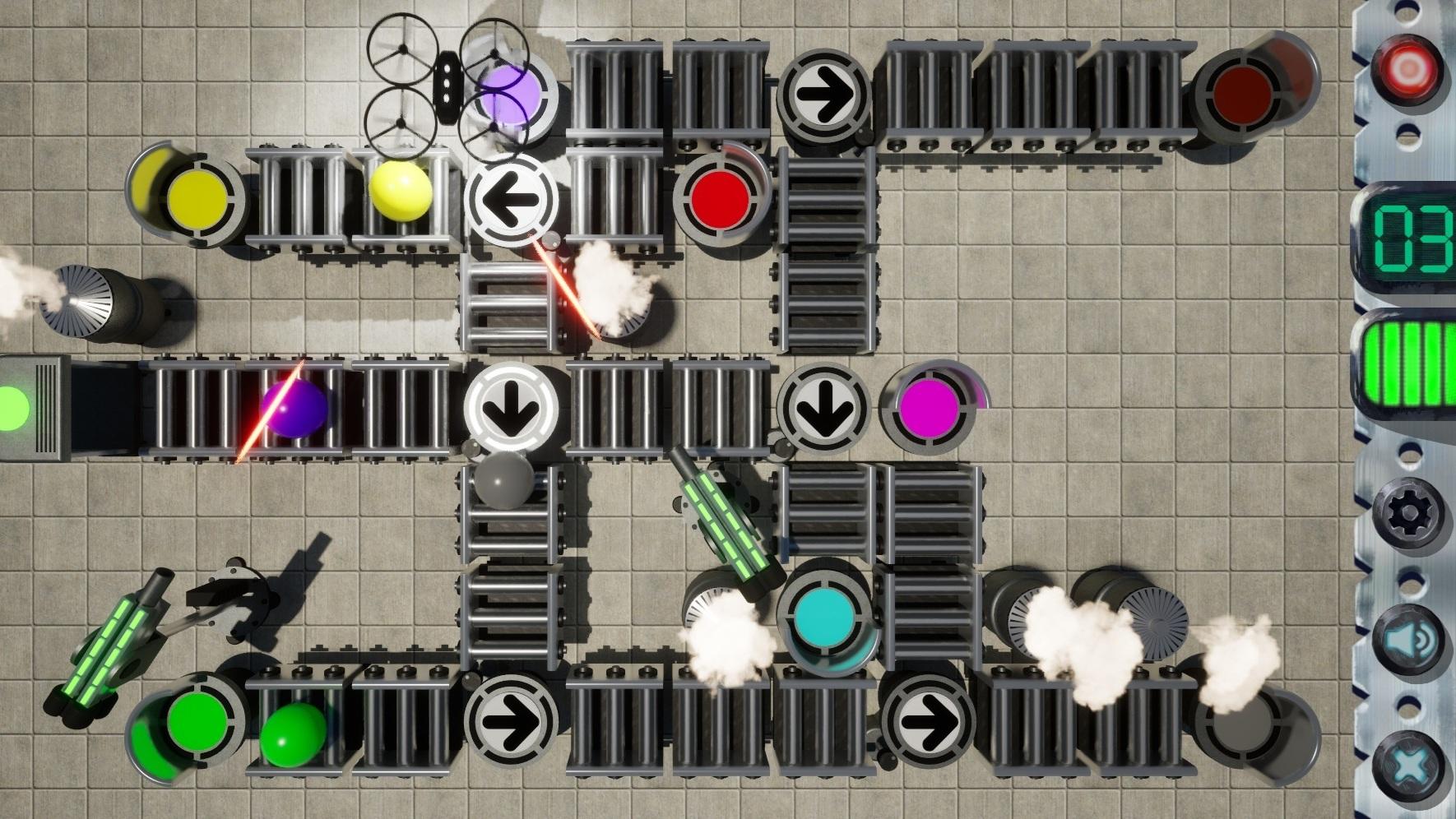
Task: Toggle the down-arrow switch beside the magenta bin
Action: 823,406
